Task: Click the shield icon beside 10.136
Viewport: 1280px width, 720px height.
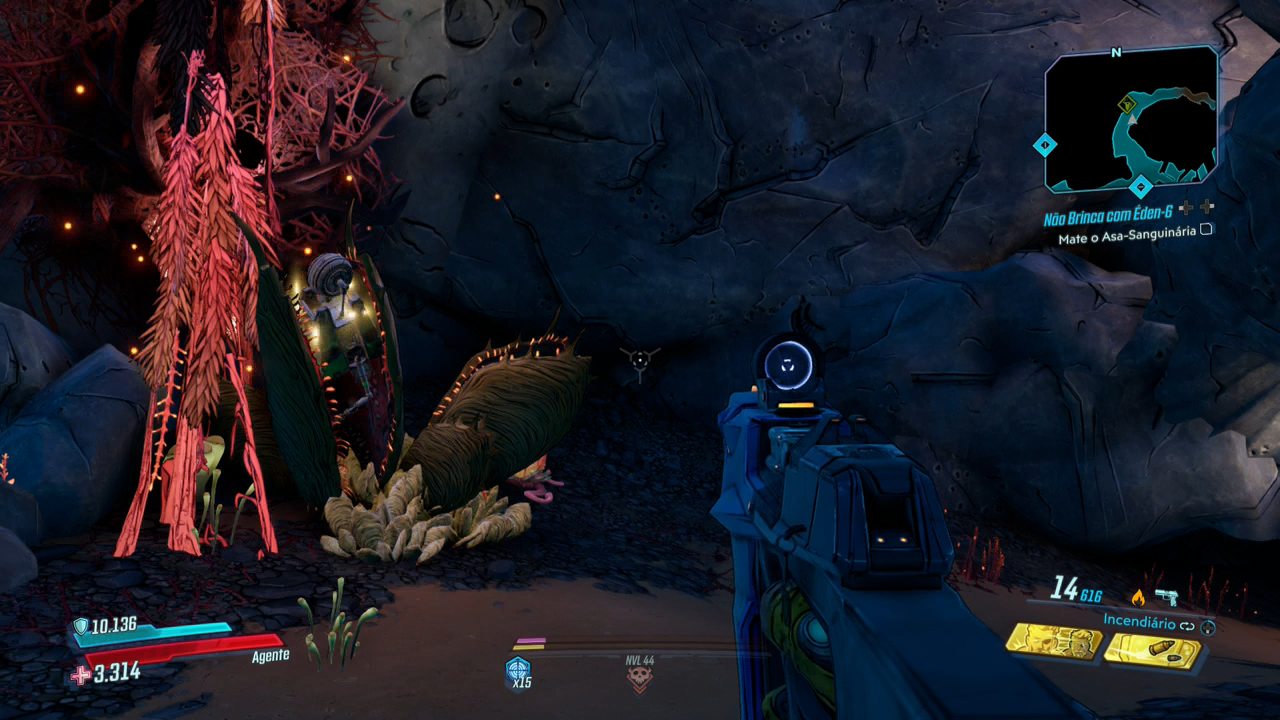Action: pyautogui.click(x=80, y=626)
